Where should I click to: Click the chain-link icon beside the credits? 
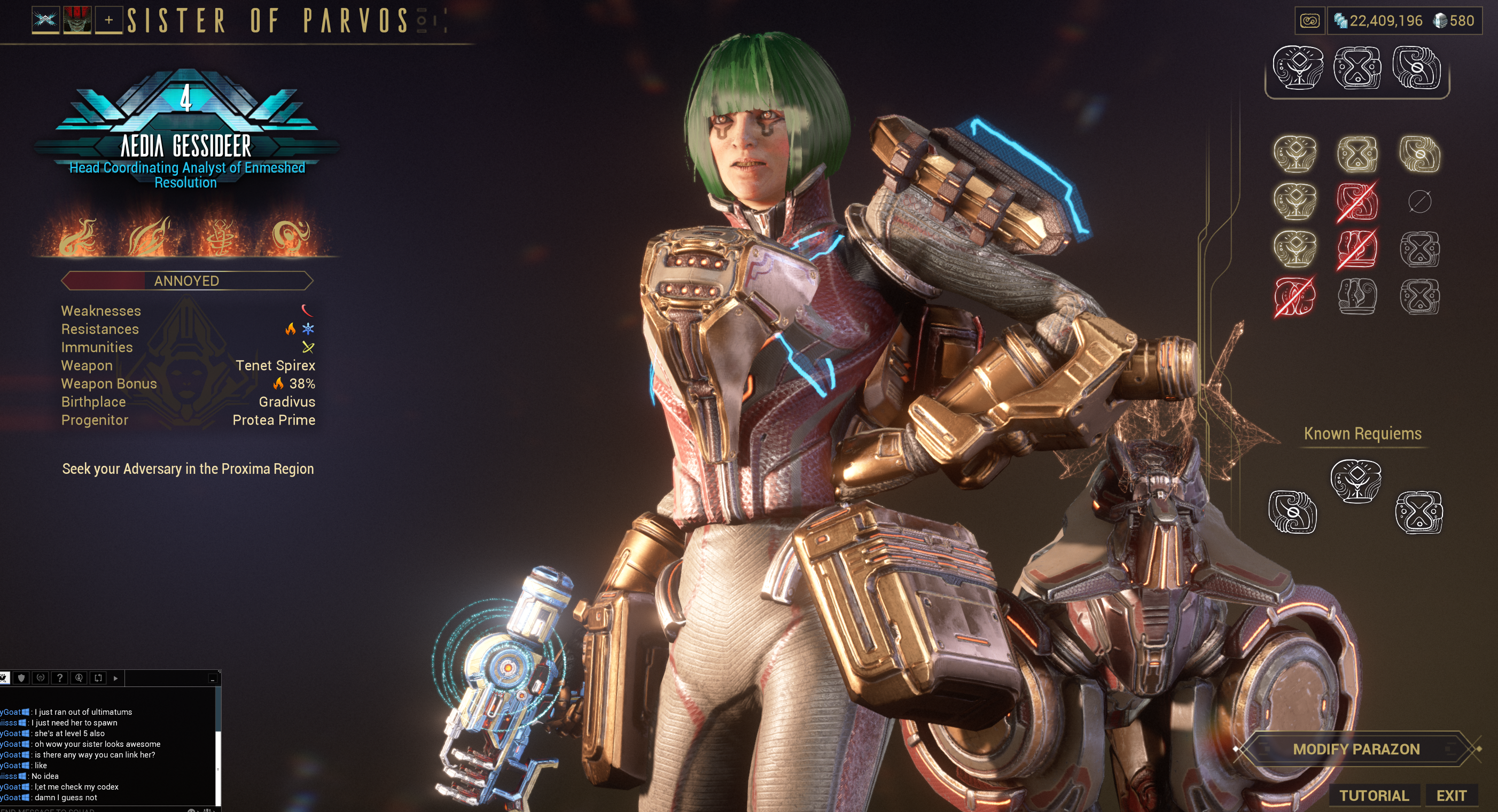(x=1309, y=21)
